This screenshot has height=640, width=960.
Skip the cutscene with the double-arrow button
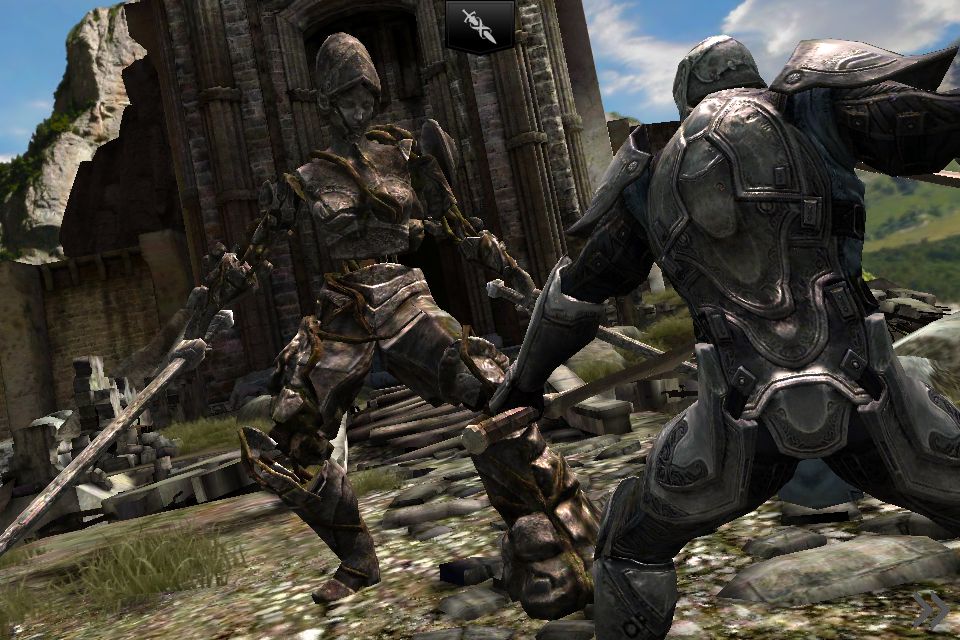(x=929, y=609)
